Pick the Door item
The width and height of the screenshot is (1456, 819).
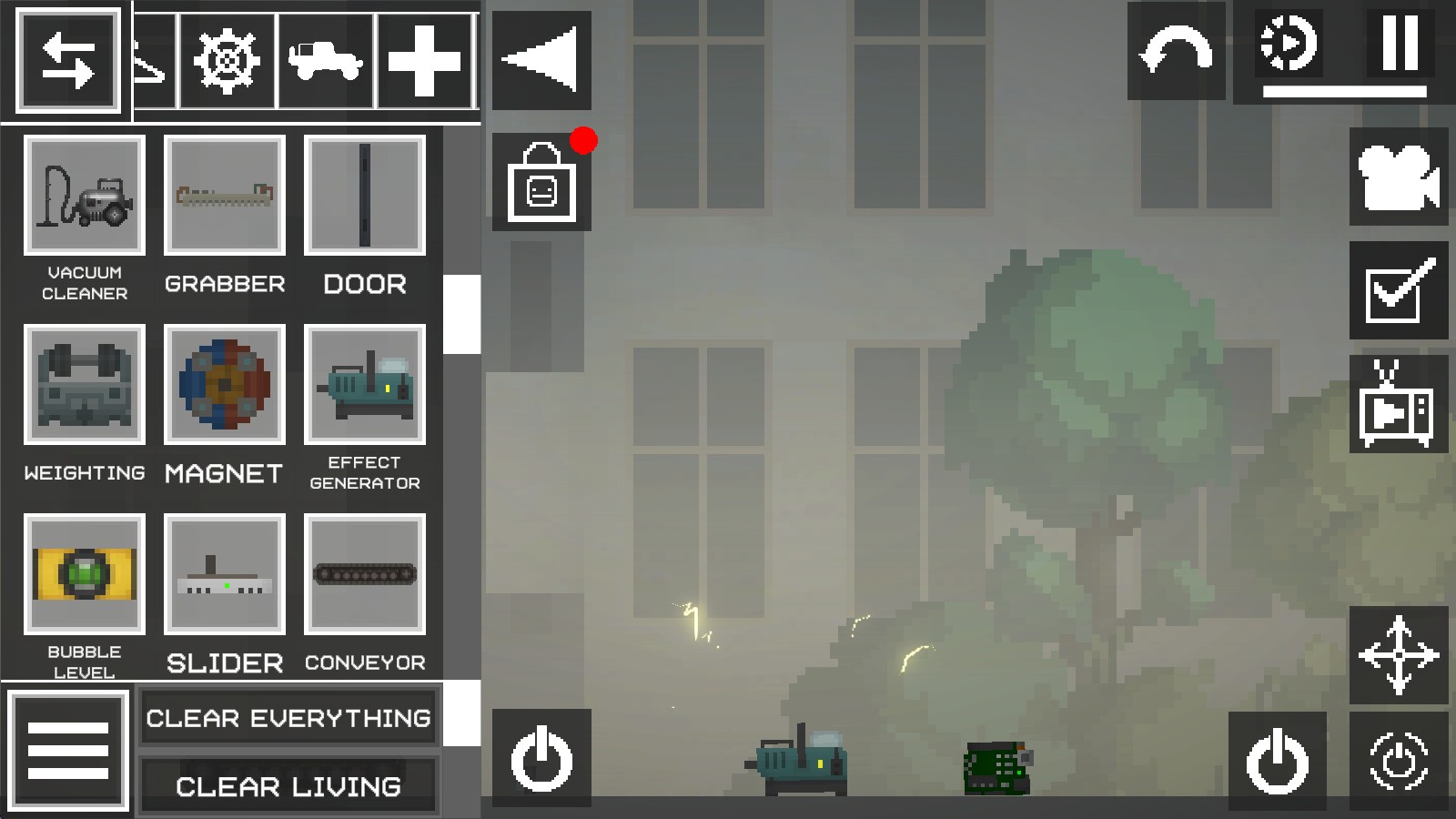pyautogui.click(x=365, y=195)
